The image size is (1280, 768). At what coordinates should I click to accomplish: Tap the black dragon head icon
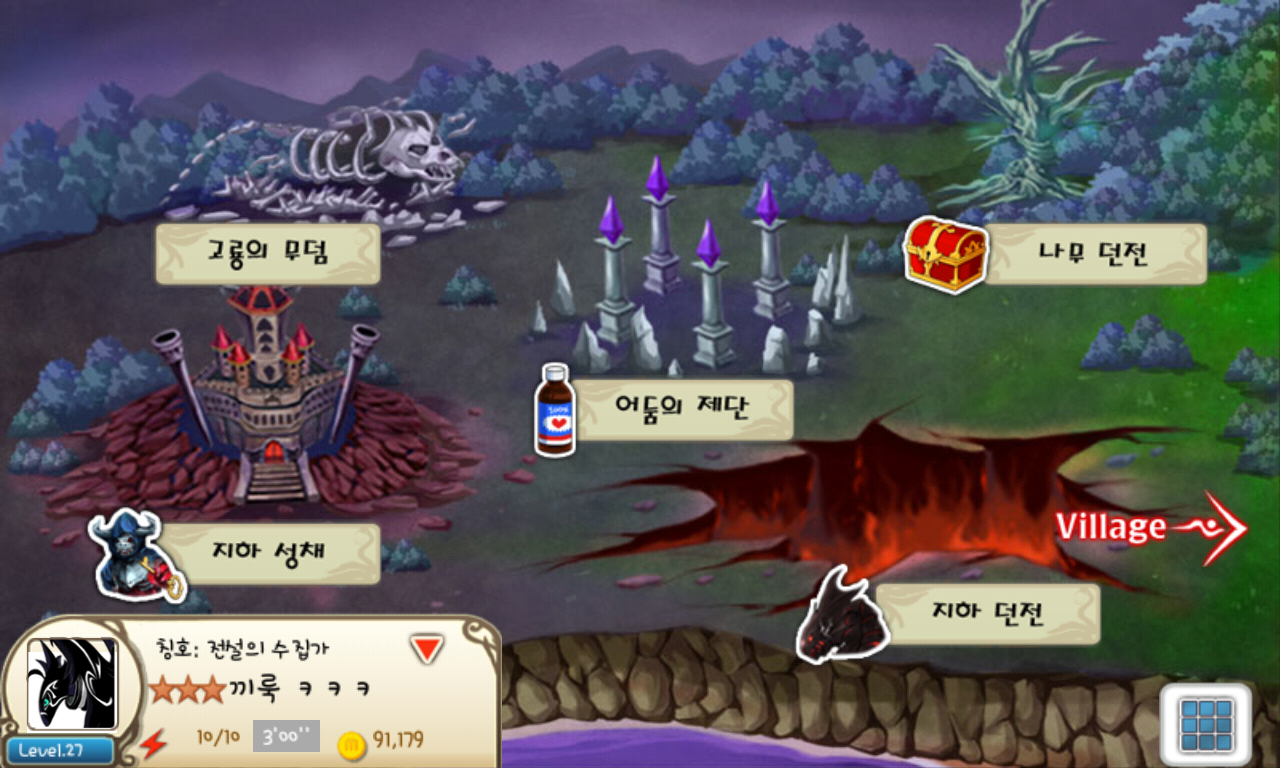pos(842,617)
